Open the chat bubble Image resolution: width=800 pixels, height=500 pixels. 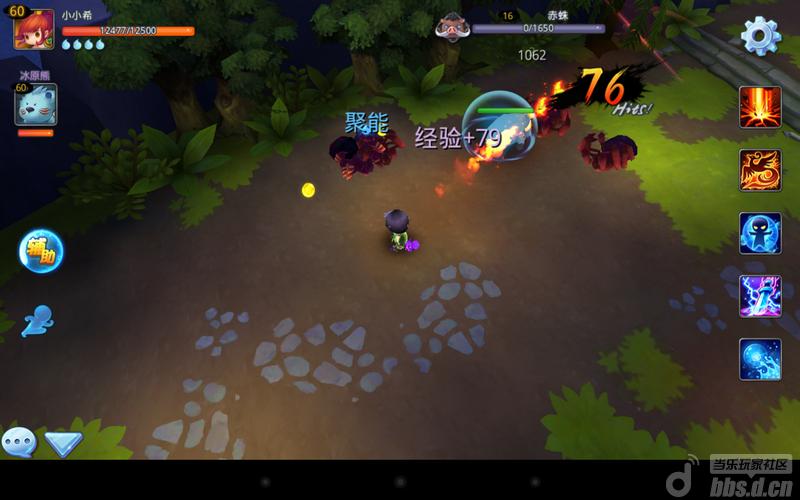19,442
